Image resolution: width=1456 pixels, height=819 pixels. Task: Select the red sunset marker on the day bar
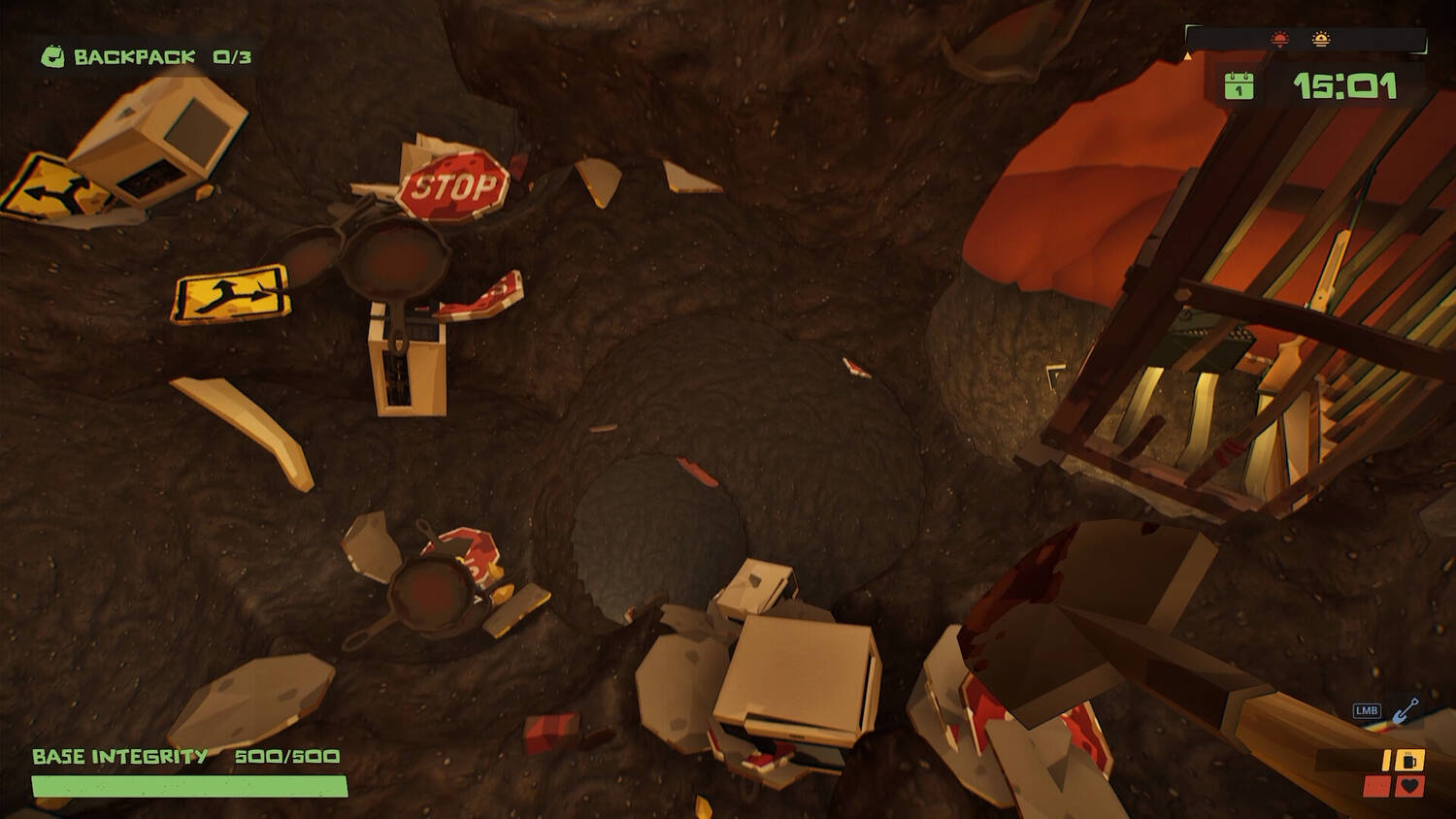tap(1280, 40)
